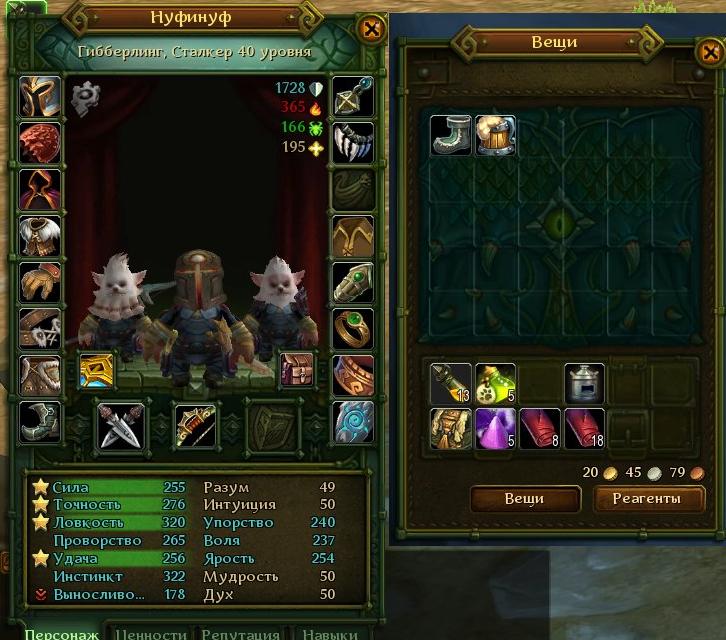Switch to the Репутация tab
The width and height of the screenshot is (726, 640).
(x=240, y=633)
